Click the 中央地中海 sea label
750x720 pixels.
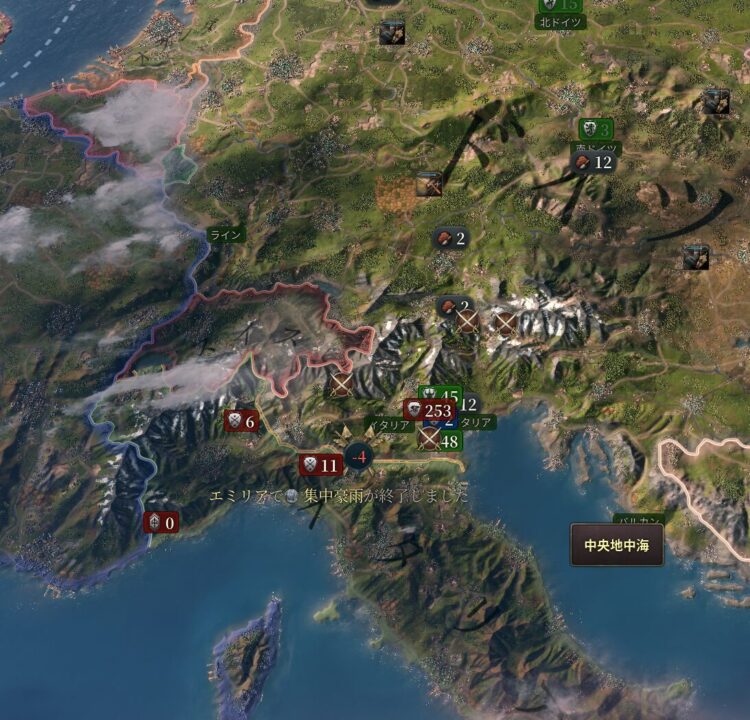pyautogui.click(x=617, y=546)
